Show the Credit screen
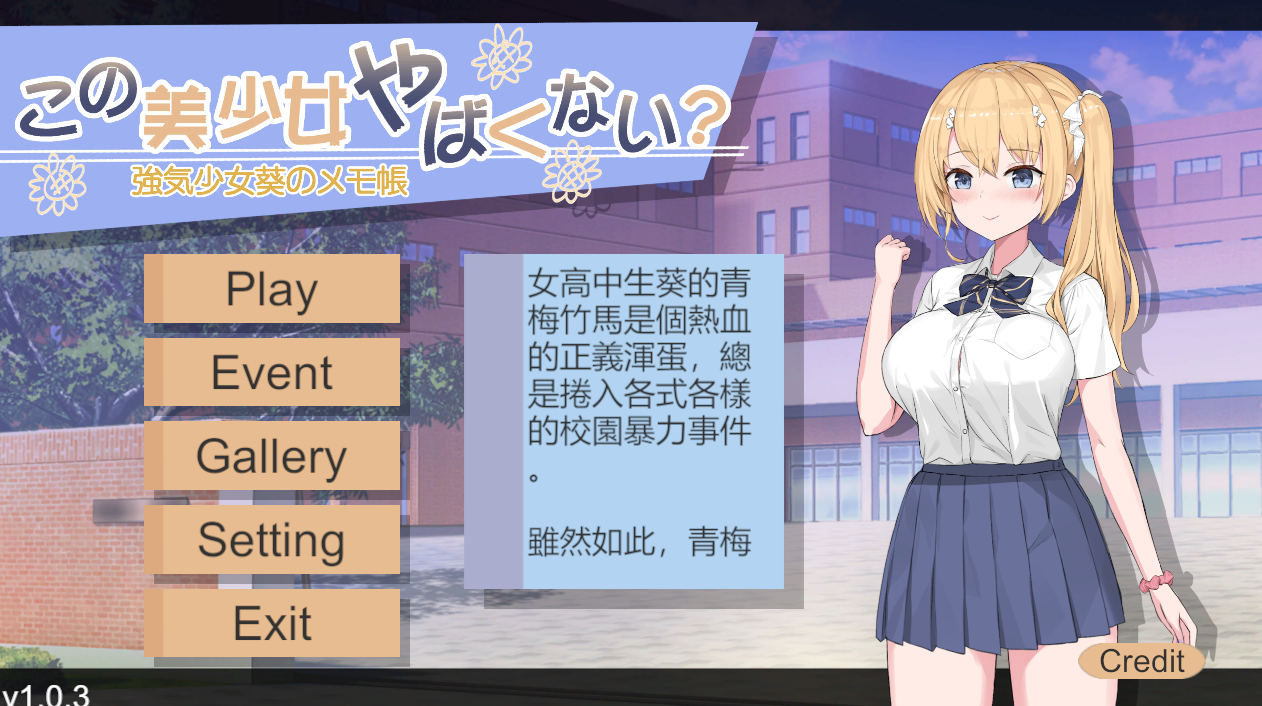The height and width of the screenshot is (706, 1262). 1141,661
